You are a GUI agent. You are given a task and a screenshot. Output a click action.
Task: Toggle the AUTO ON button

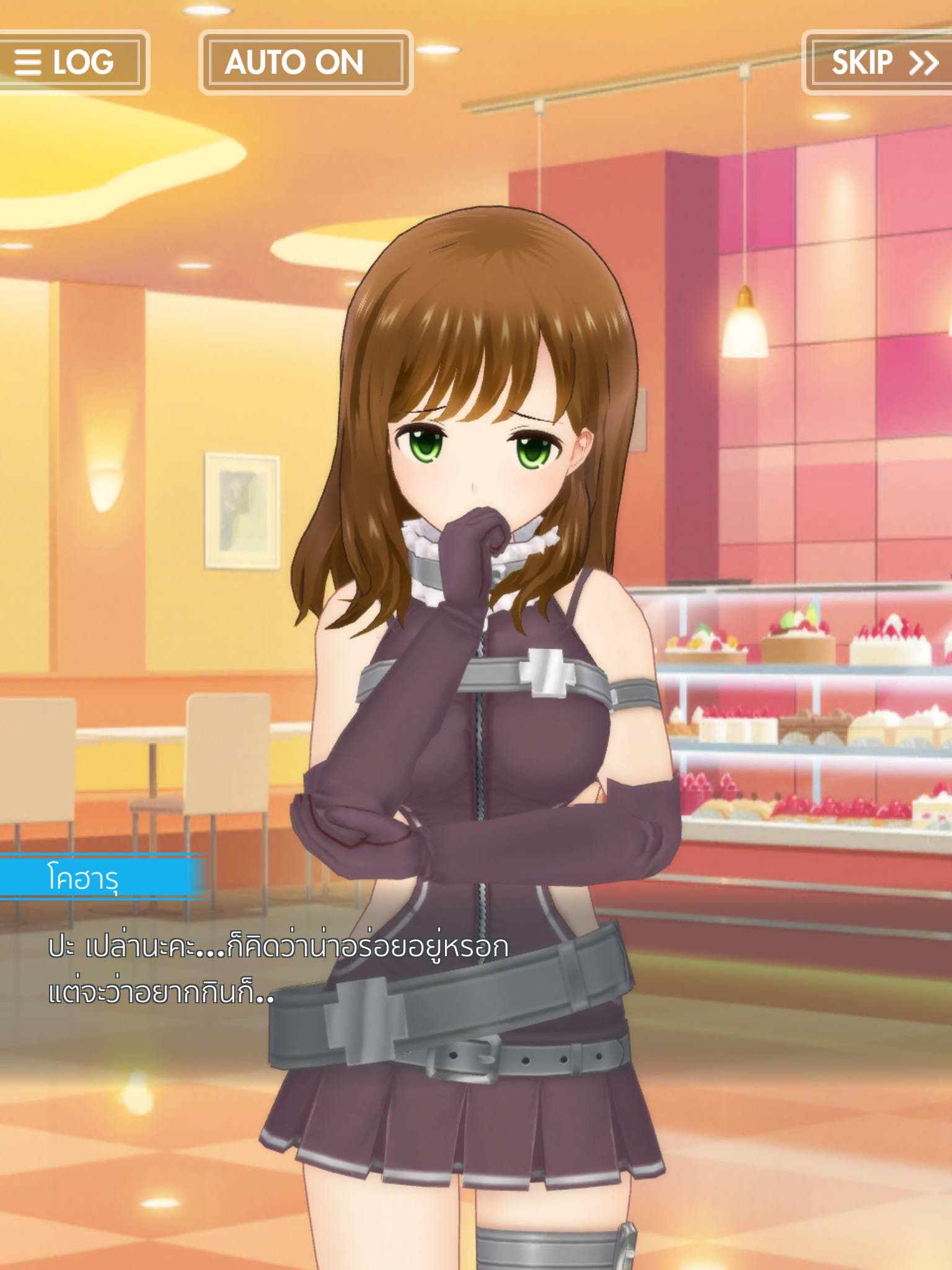[306, 62]
